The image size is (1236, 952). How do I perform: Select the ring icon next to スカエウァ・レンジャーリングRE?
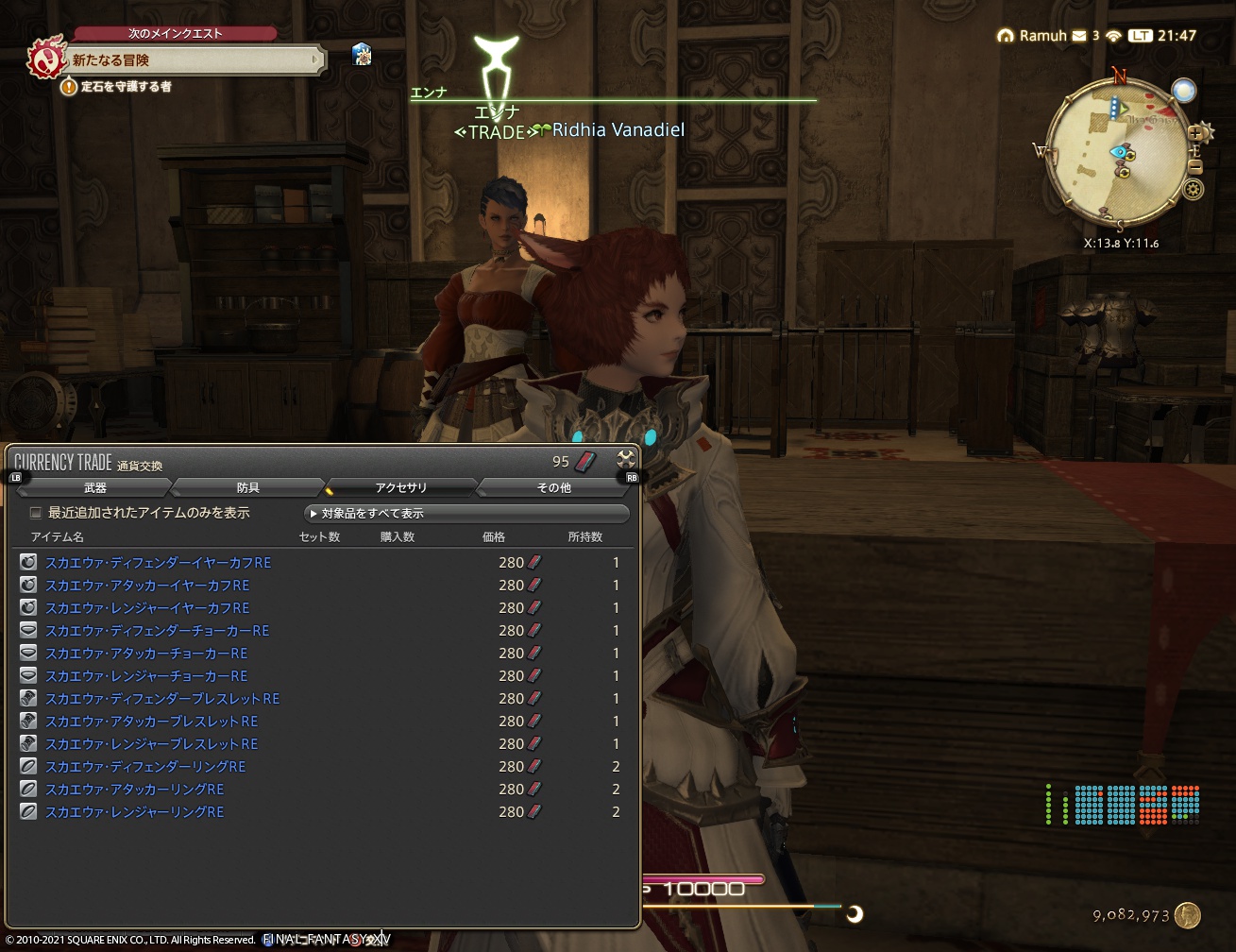pyautogui.click(x=27, y=811)
